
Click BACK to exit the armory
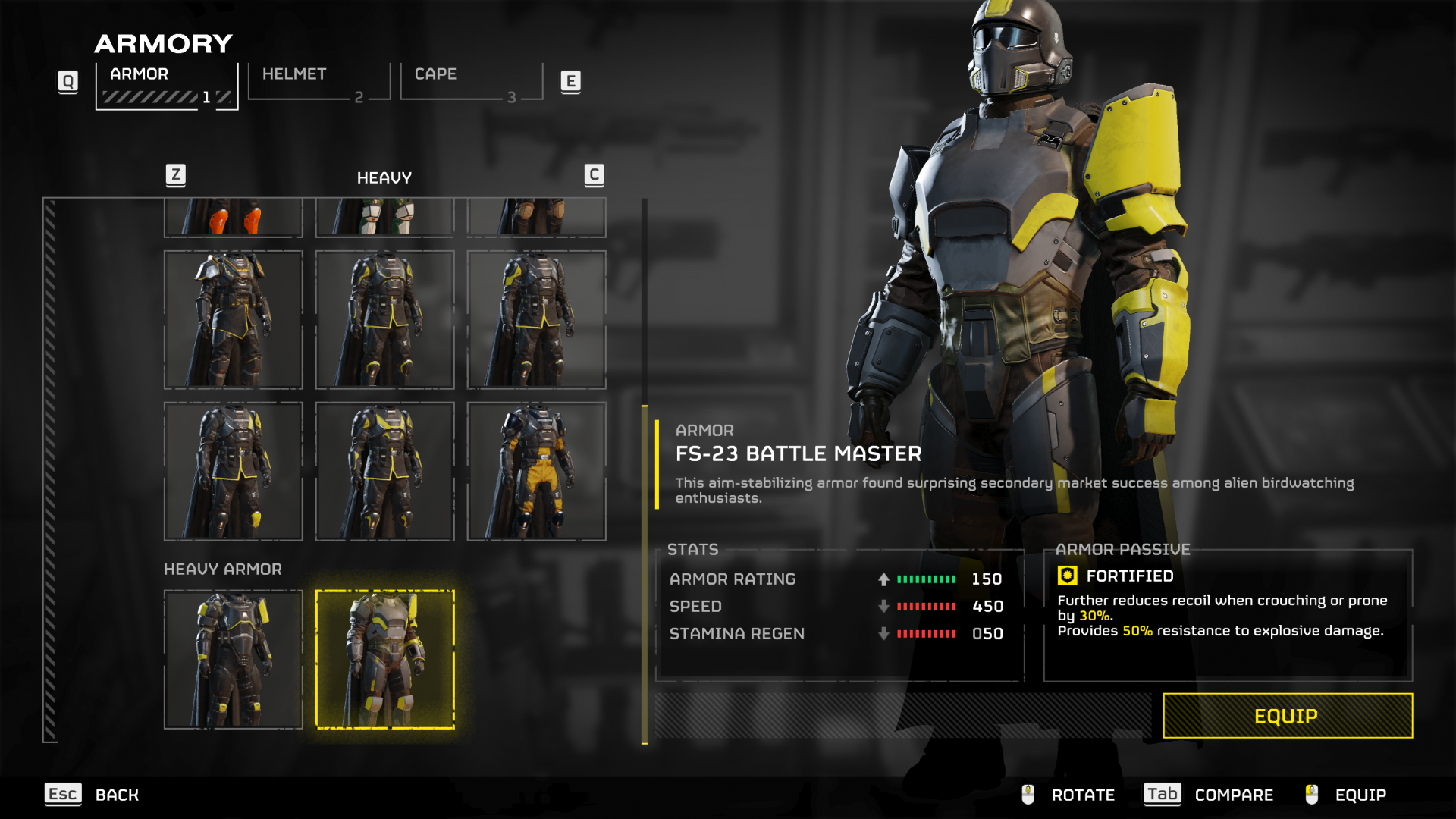[117, 795]
